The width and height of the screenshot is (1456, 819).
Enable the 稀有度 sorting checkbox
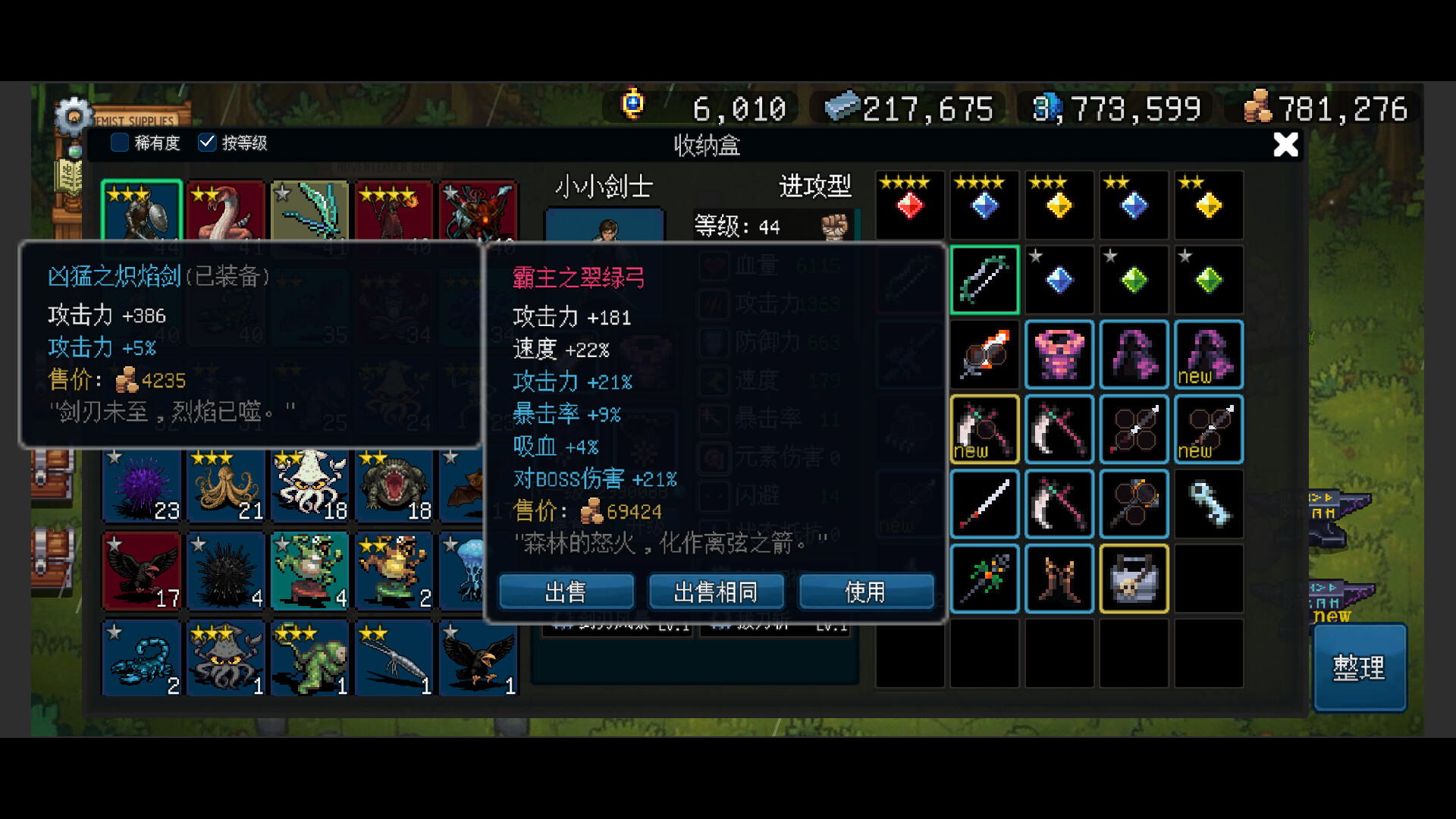click(x=119, y=143)
